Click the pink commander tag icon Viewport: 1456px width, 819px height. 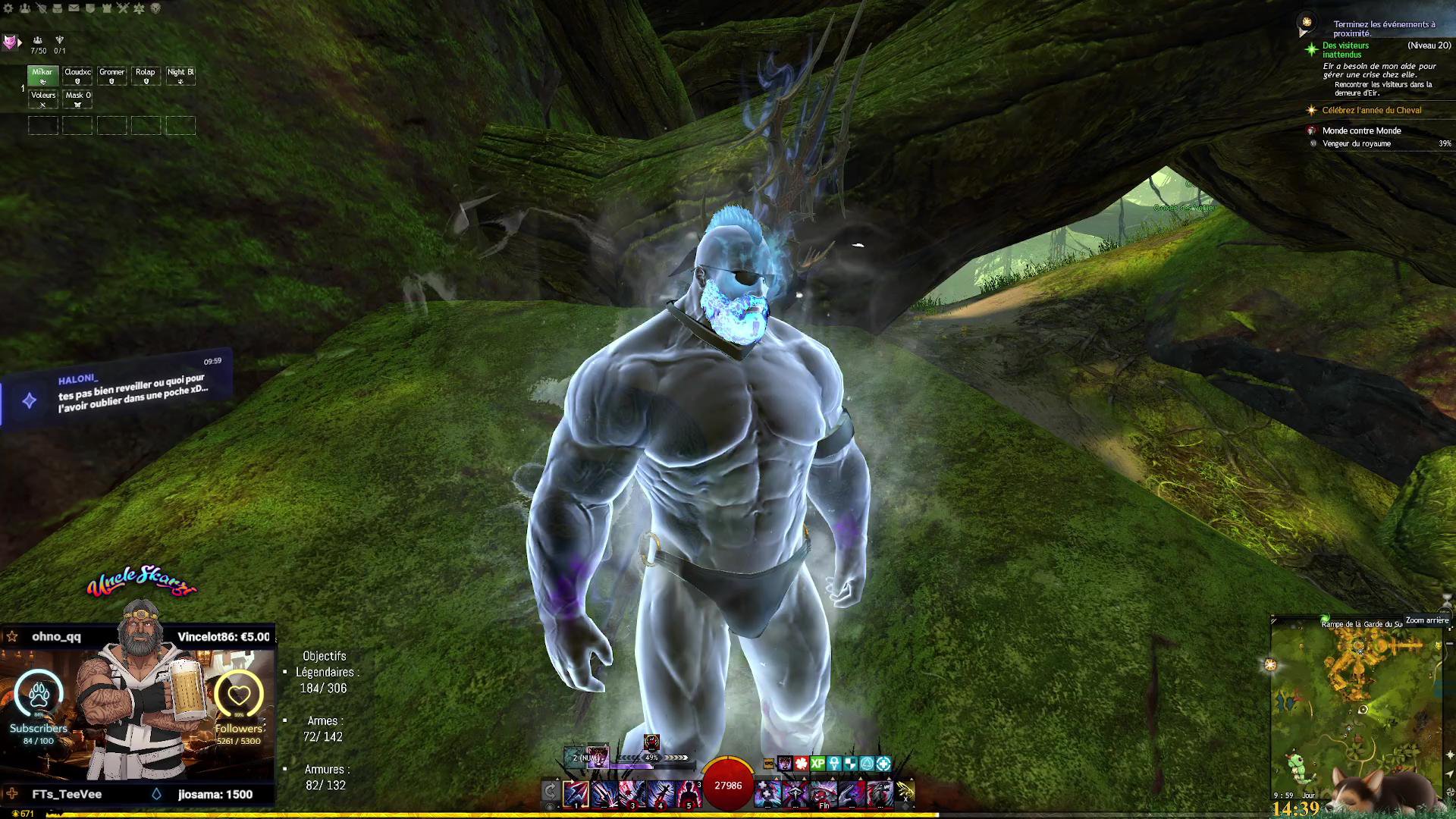click(x=10, y=42)
